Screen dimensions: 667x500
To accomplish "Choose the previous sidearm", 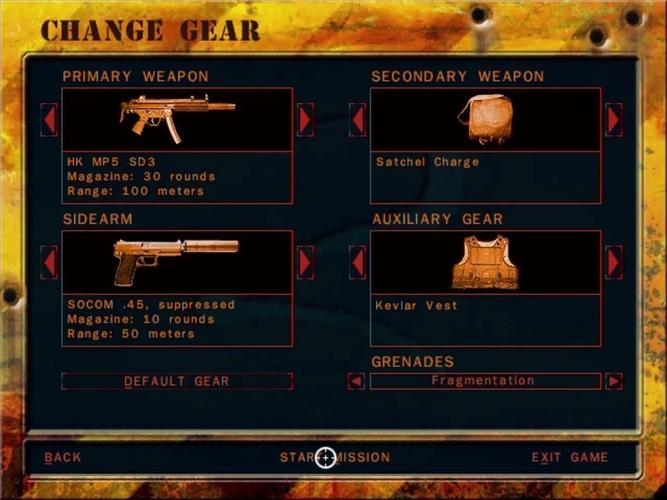I will click(49, 262).
